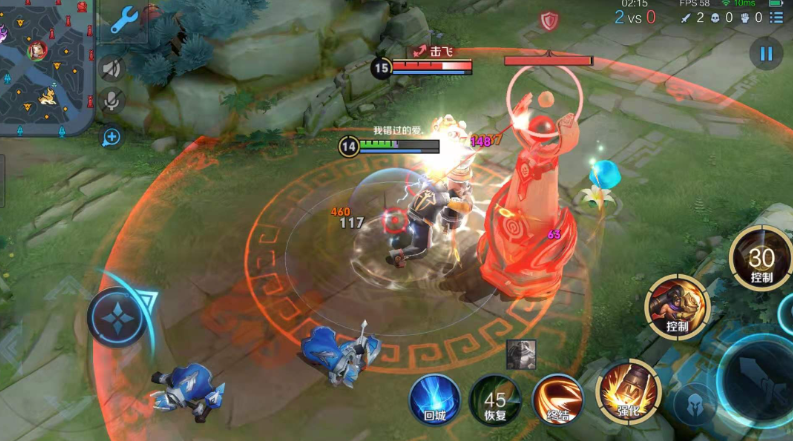Pause the match with the pause button
This screenshot has width=793, height=441.
[766, 54]
